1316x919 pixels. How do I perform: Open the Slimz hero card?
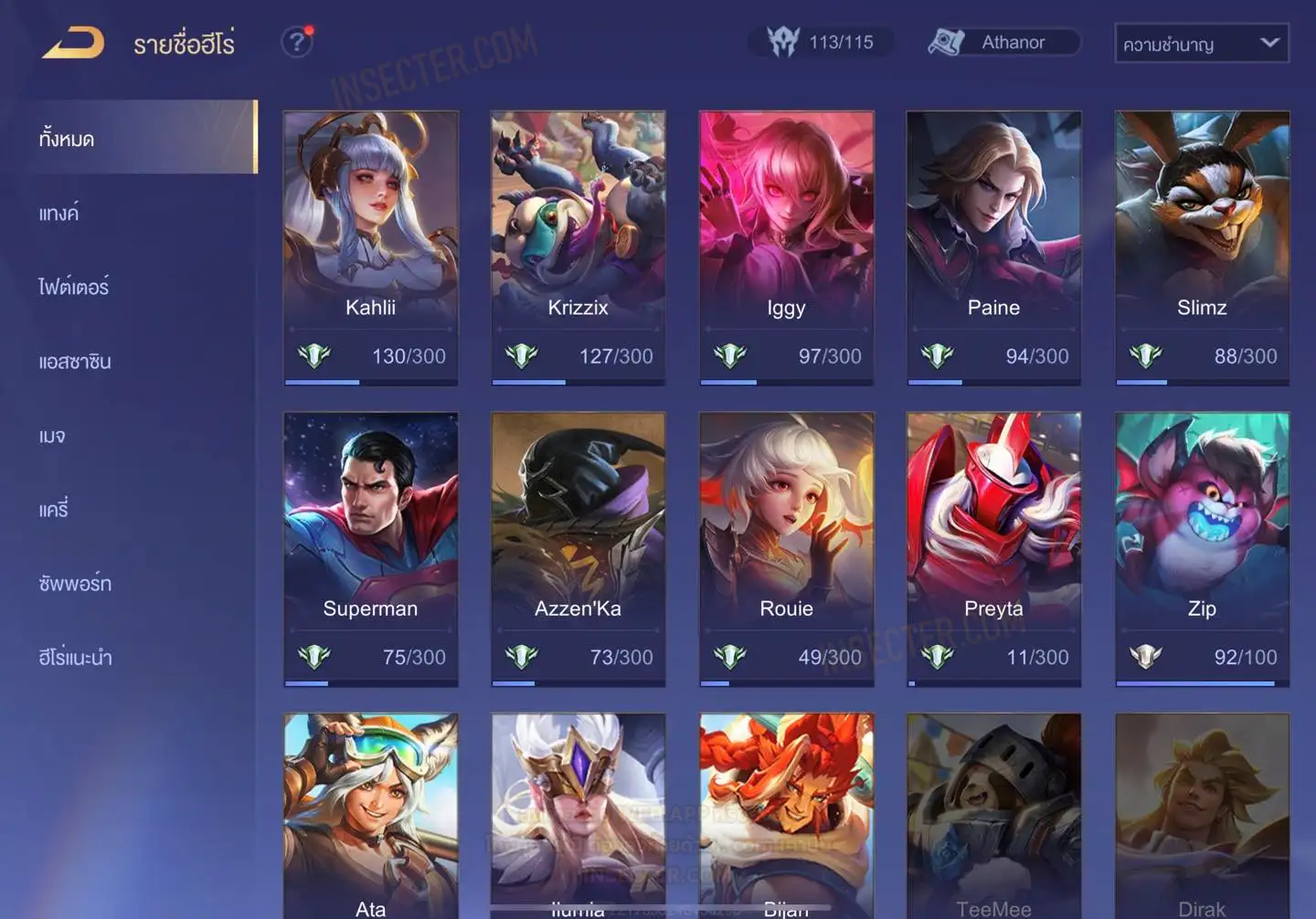coord(1202,247)
